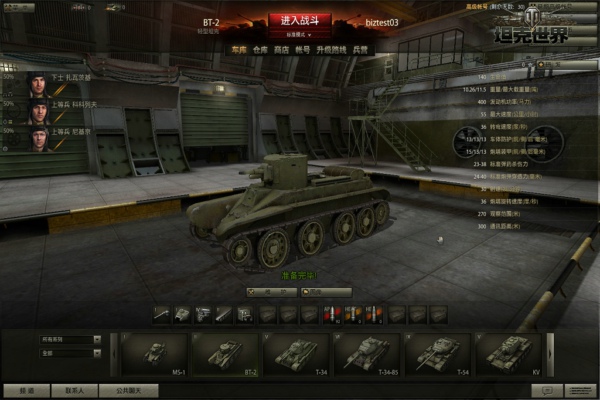The width and height of the screenshot is (600, 400).
Task: Show the 升级路线 tech tree tab
Action: coord(334,48)
